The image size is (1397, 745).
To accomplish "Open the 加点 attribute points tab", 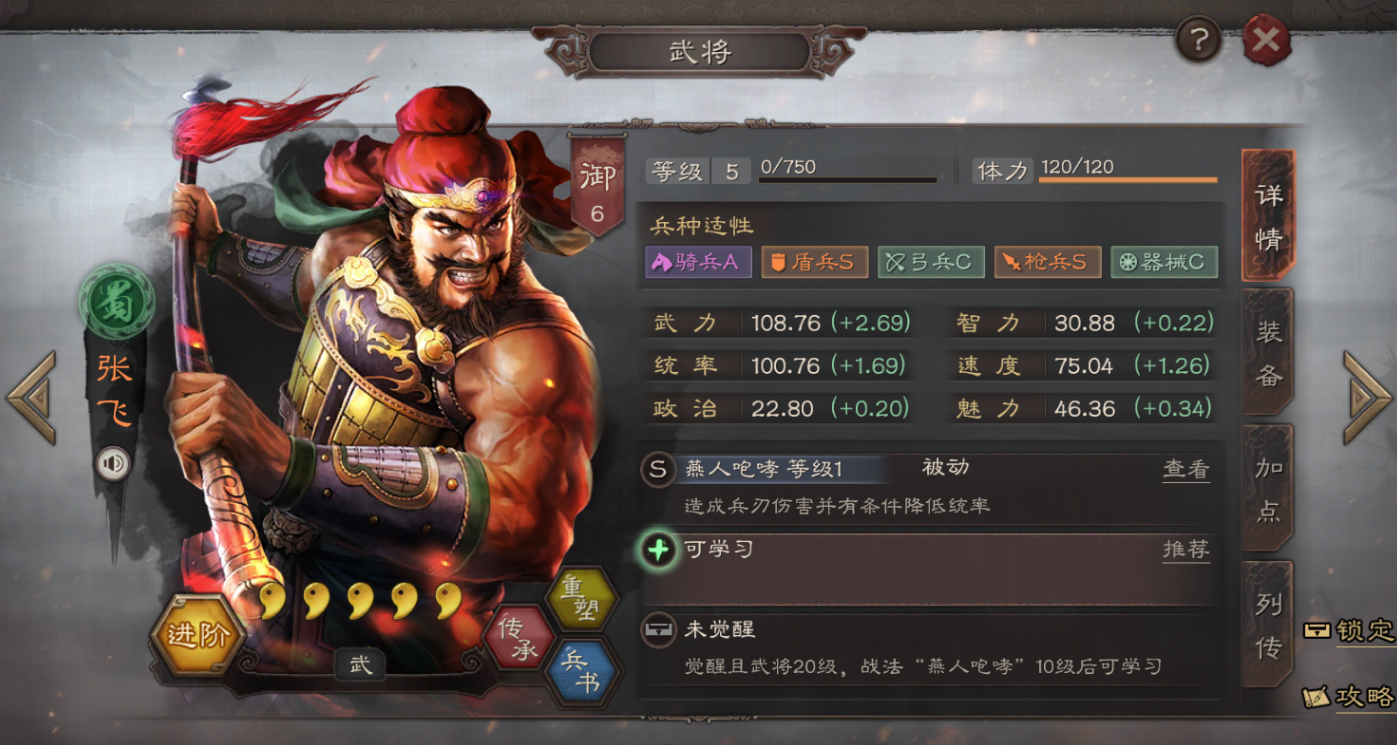I will click(1266, 484).
